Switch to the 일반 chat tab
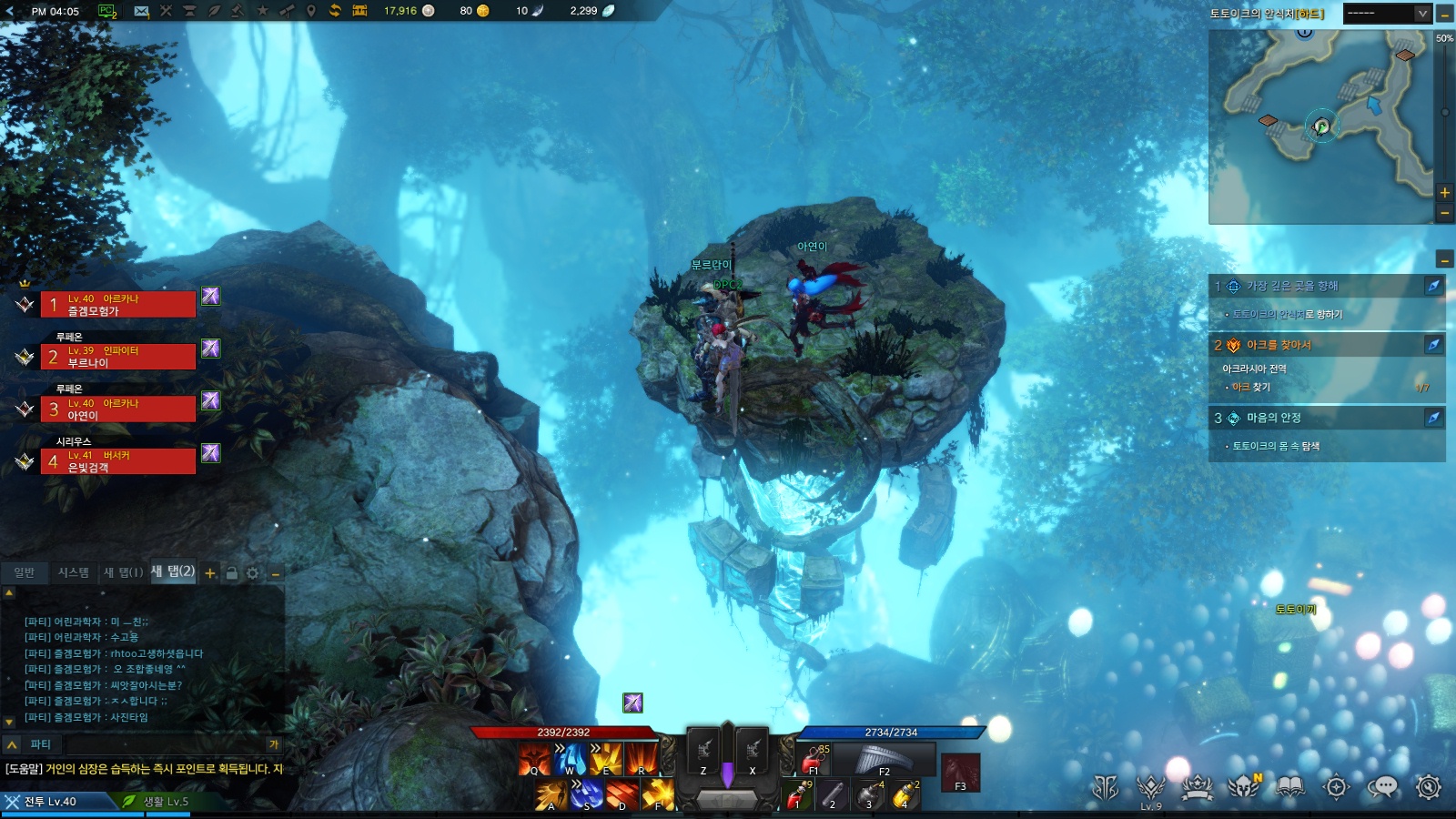The width and height of the screenshot is (1456, 819). [25, 572]
